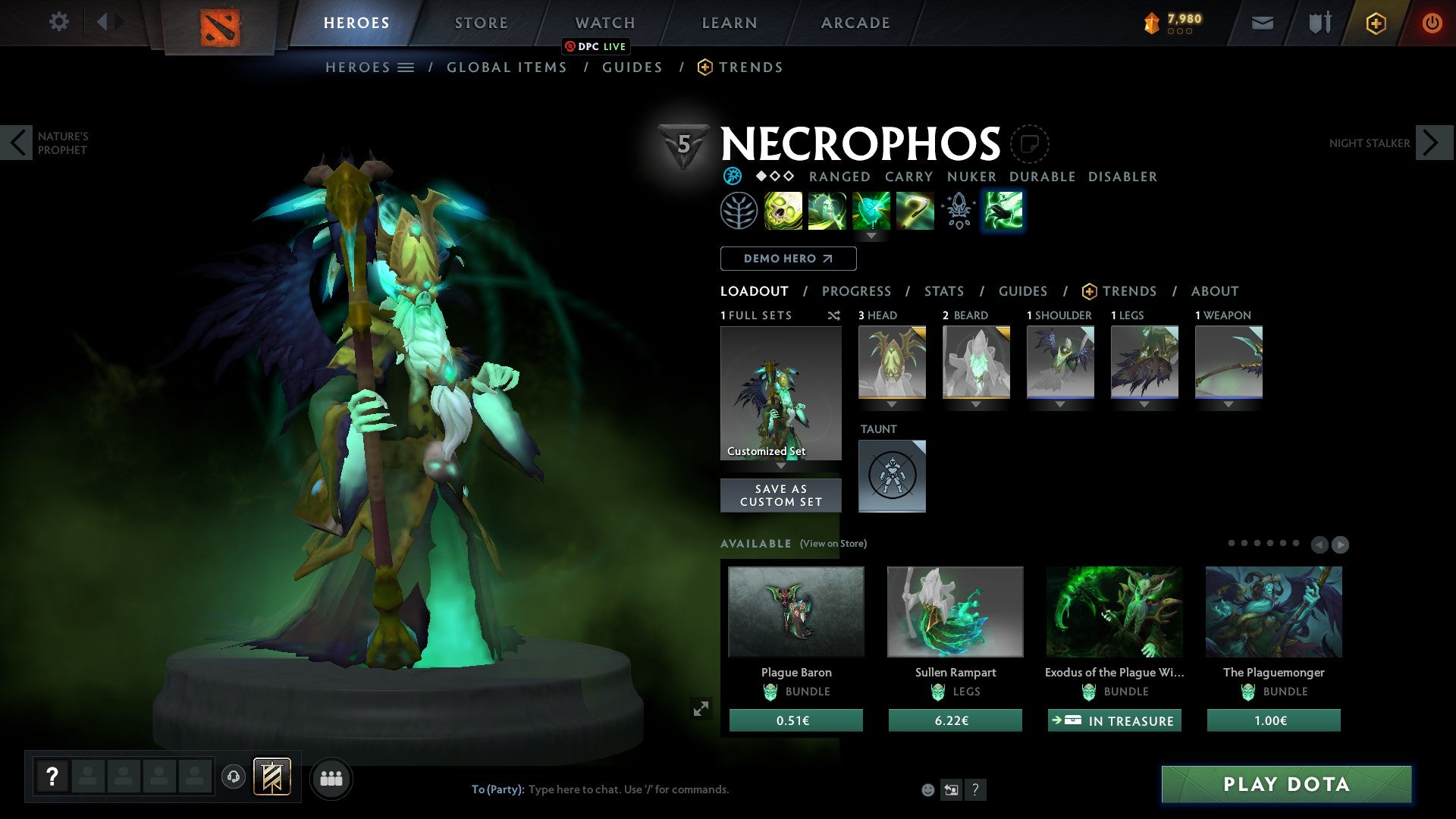Open the Death Pulse ability icon

pos(782,211)
